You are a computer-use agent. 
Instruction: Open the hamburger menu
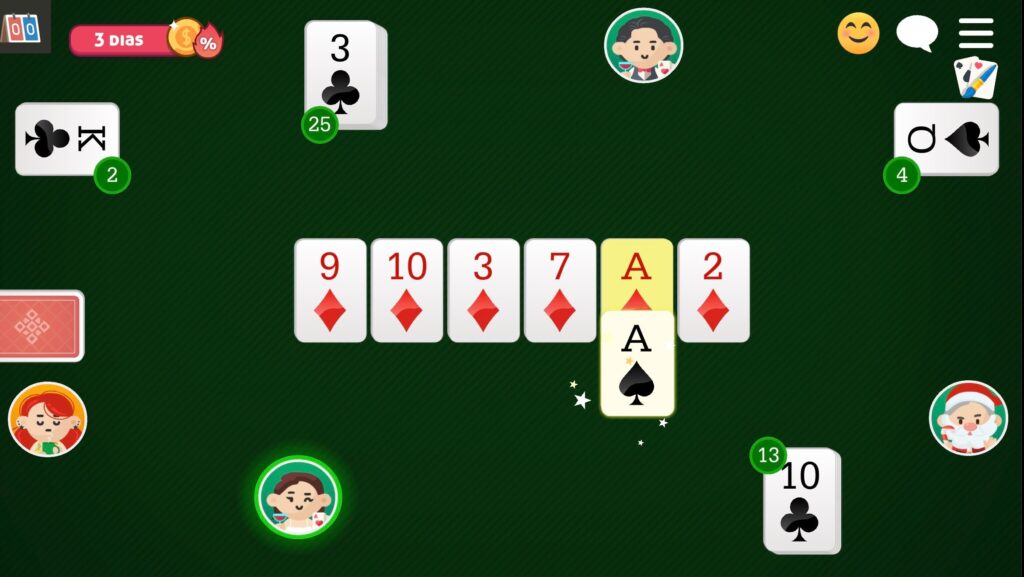tap(975, 33)
